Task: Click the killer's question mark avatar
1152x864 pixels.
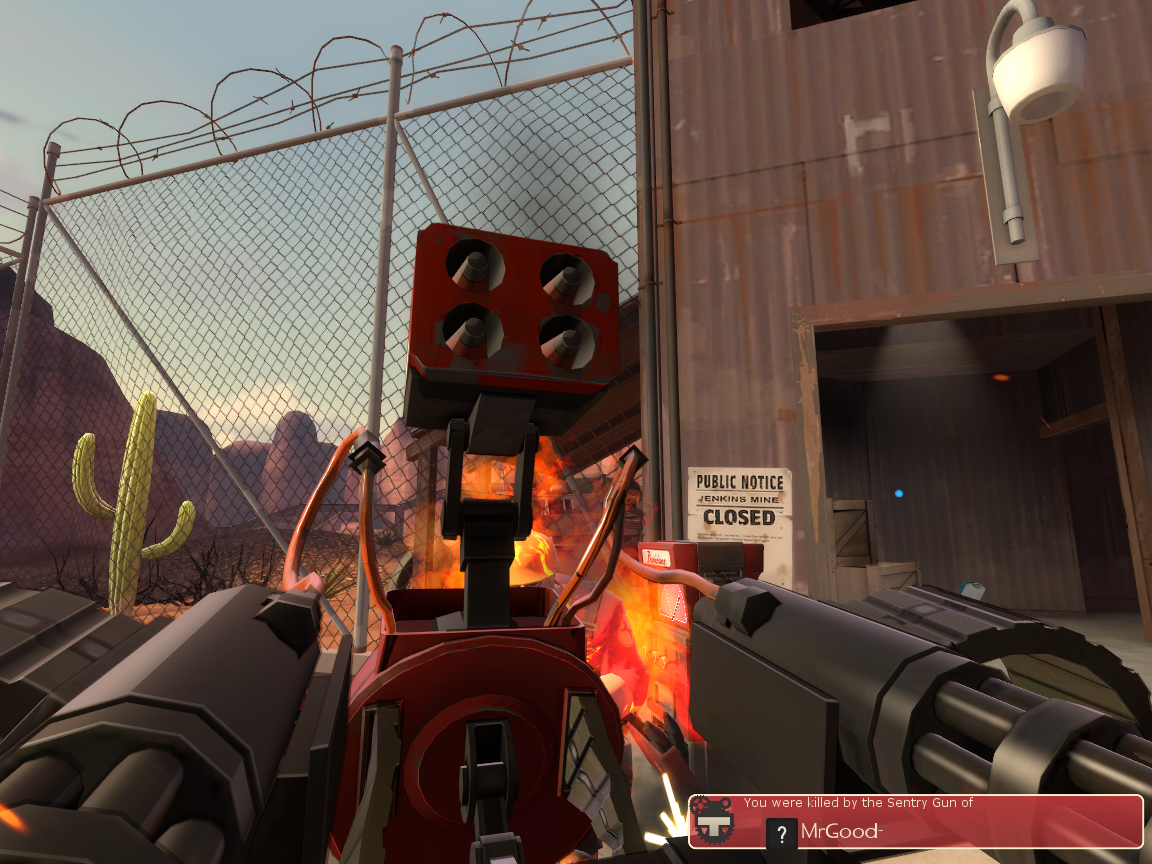Action: [x=781, y=833]
